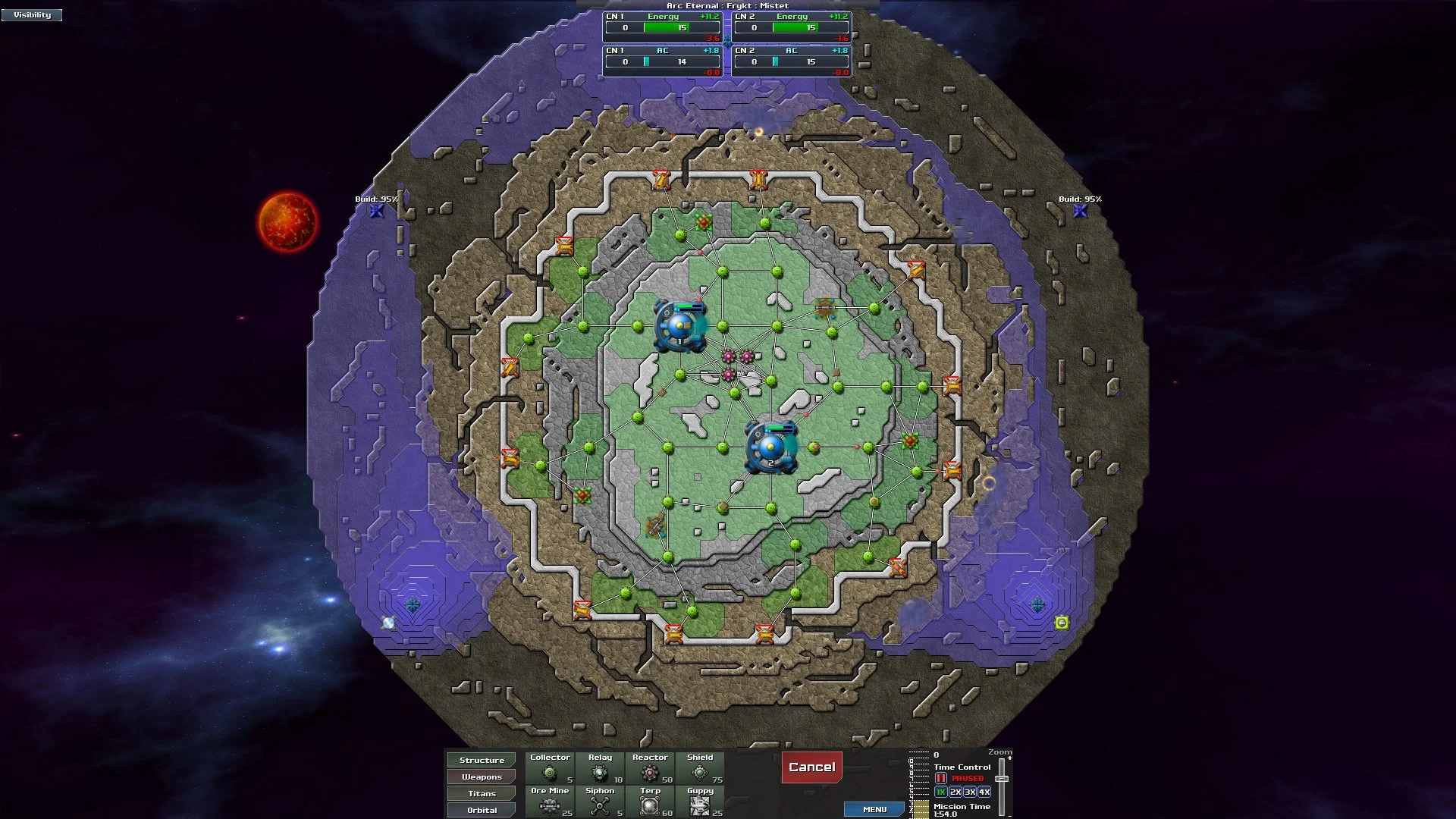Image resolution: width=1456 pixels, height=819 pixels.
Task: Select the Relay build icon
Action: [600, 770]
